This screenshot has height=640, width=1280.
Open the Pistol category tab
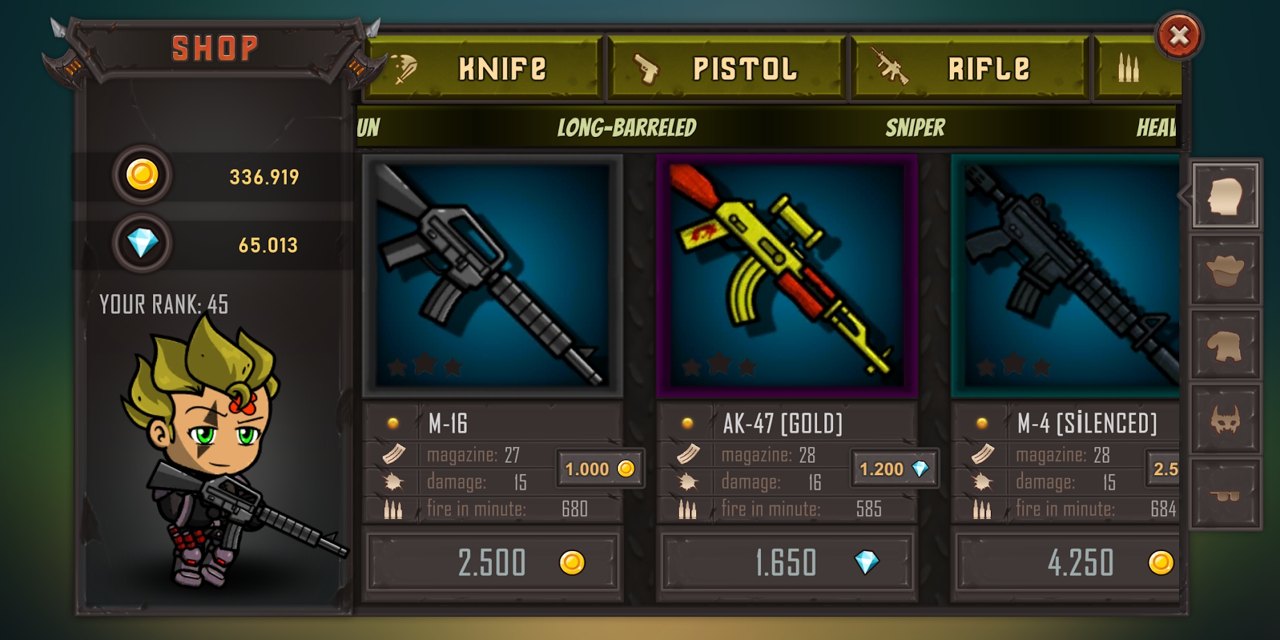[x=727, y=68]
